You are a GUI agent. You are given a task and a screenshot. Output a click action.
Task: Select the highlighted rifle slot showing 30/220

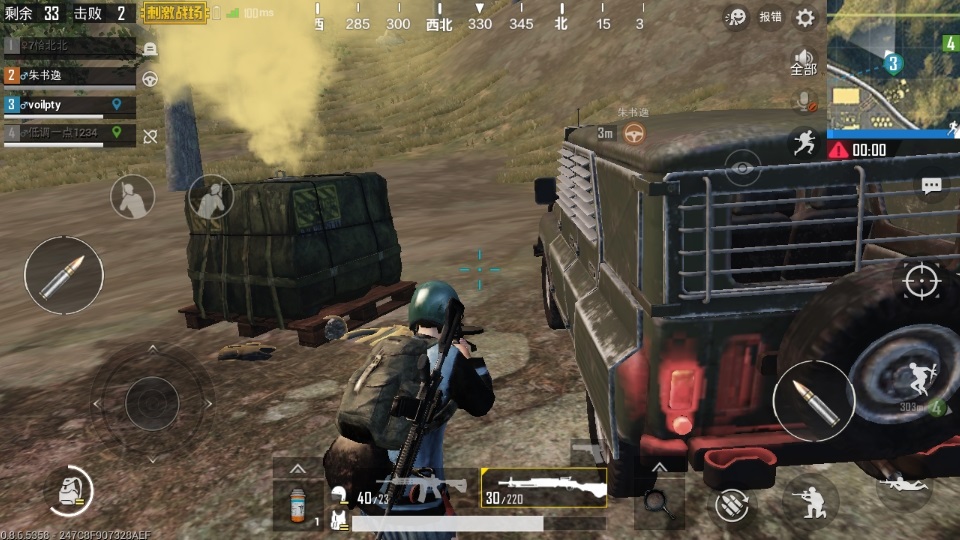pos(544,487)
